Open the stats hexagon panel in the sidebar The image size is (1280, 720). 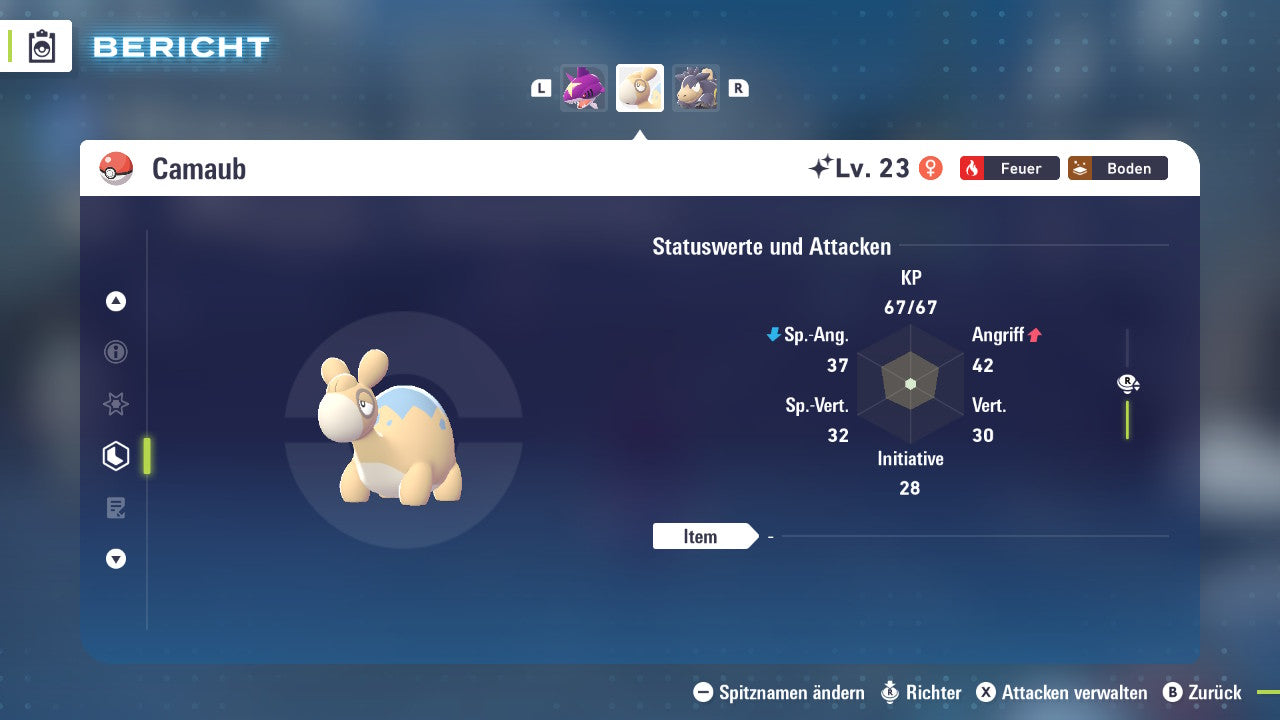pyautogui.click(x=115, y=455)
